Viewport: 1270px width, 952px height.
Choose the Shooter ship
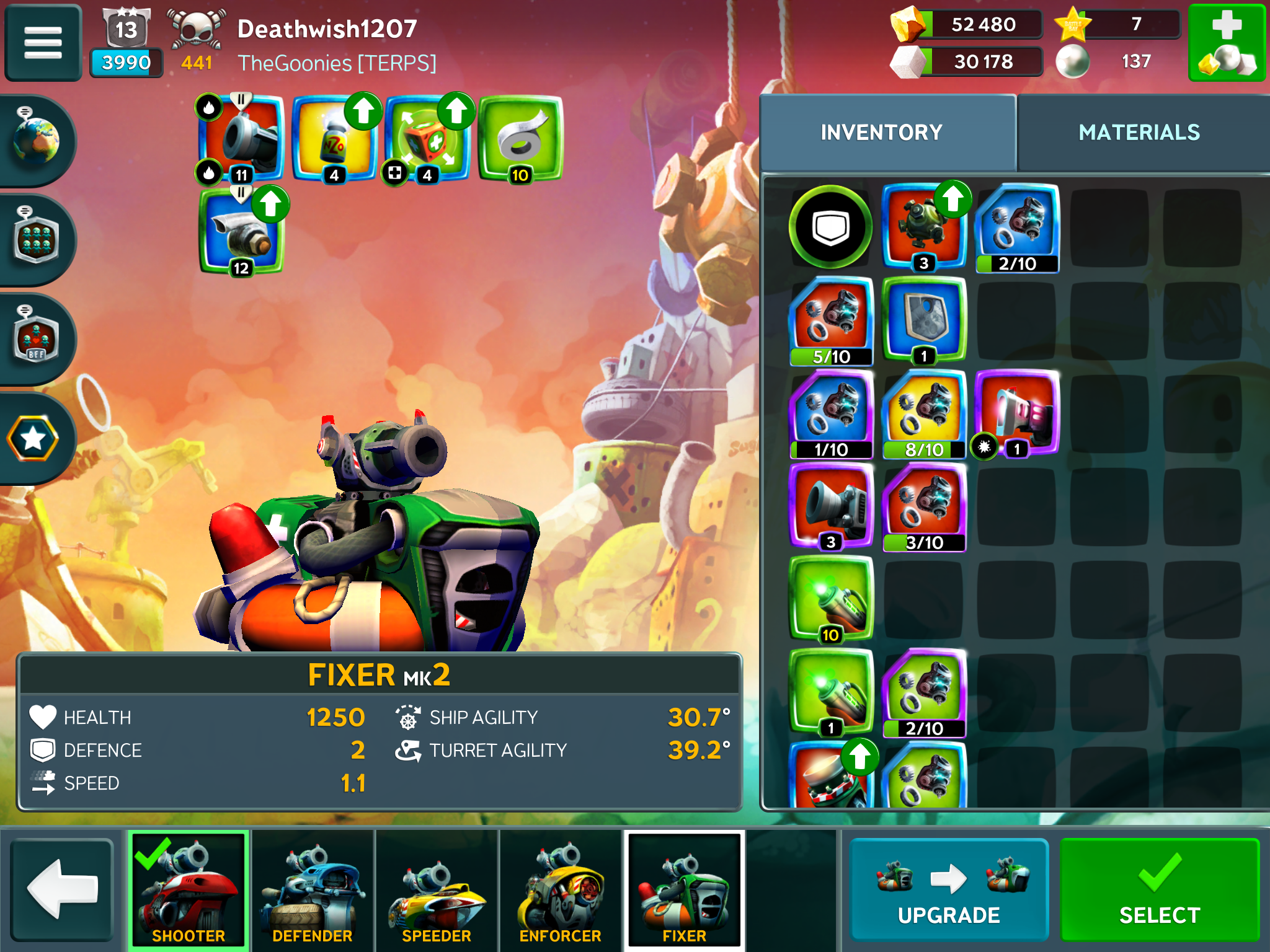[x=189, y=890]
